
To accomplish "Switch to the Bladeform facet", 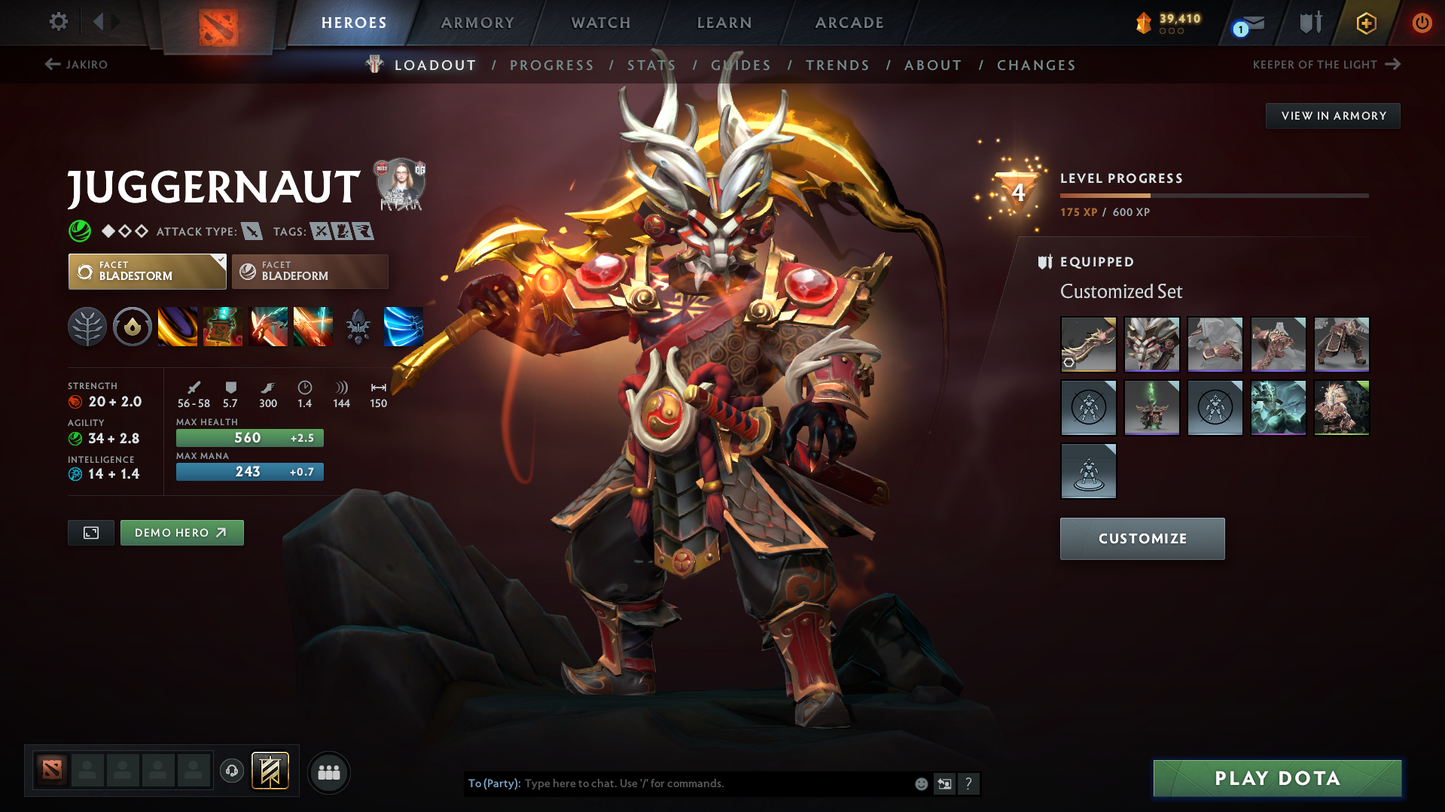I will (310, 271).
